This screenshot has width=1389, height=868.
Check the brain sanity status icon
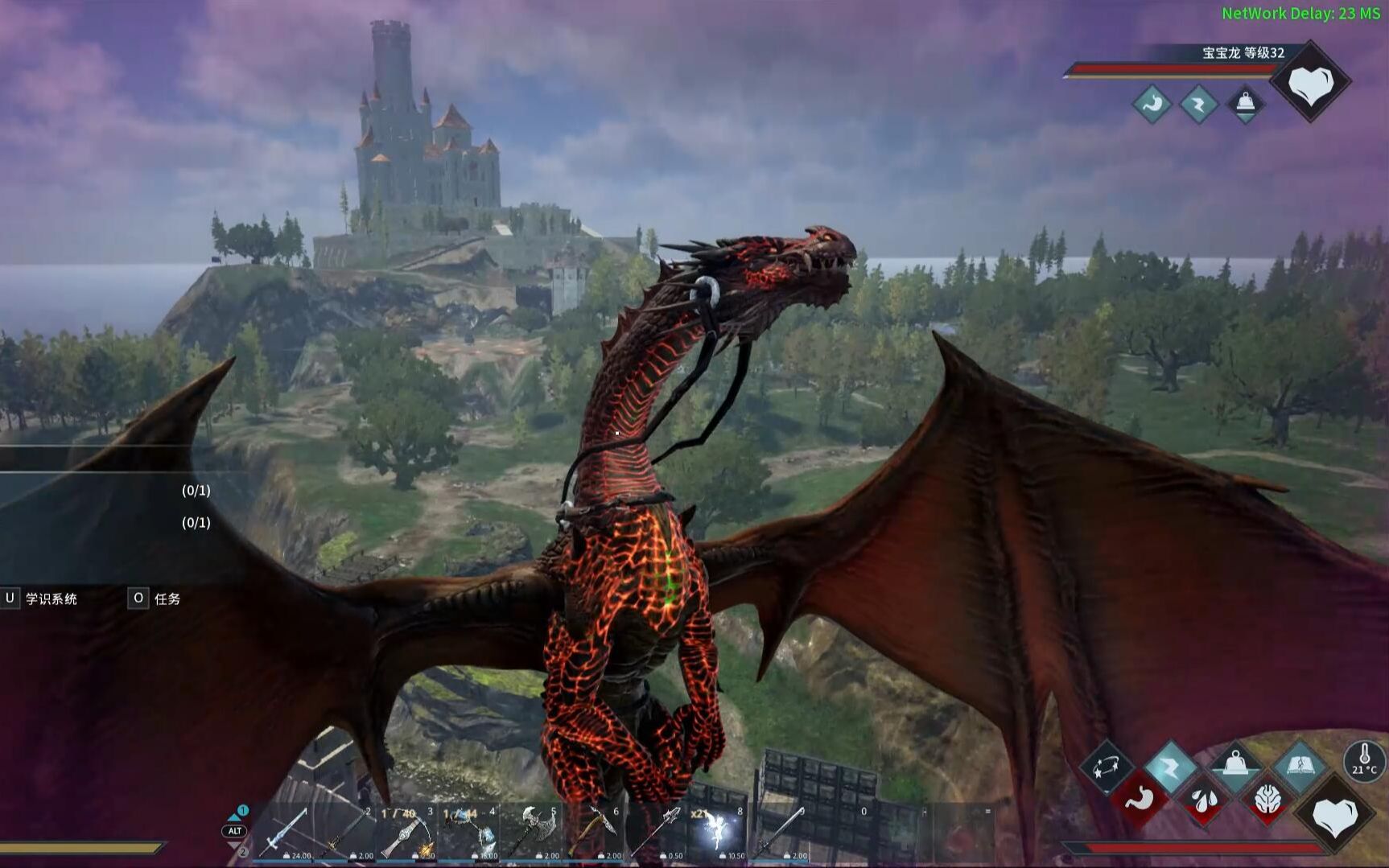pyautogui.click(x=1268, y=800)
